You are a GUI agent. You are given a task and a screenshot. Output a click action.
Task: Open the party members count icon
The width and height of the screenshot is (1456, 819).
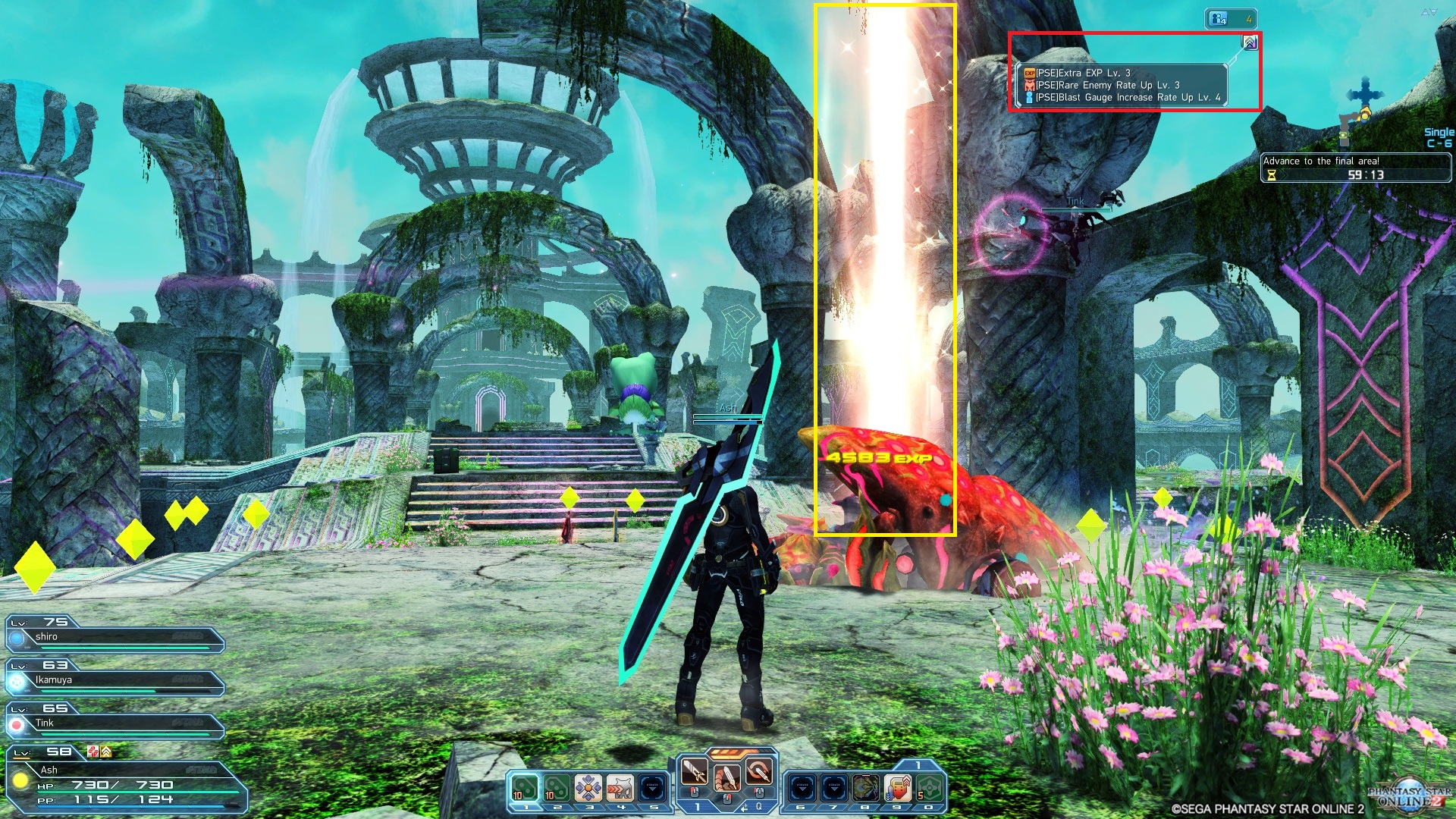click(1230, 18)
